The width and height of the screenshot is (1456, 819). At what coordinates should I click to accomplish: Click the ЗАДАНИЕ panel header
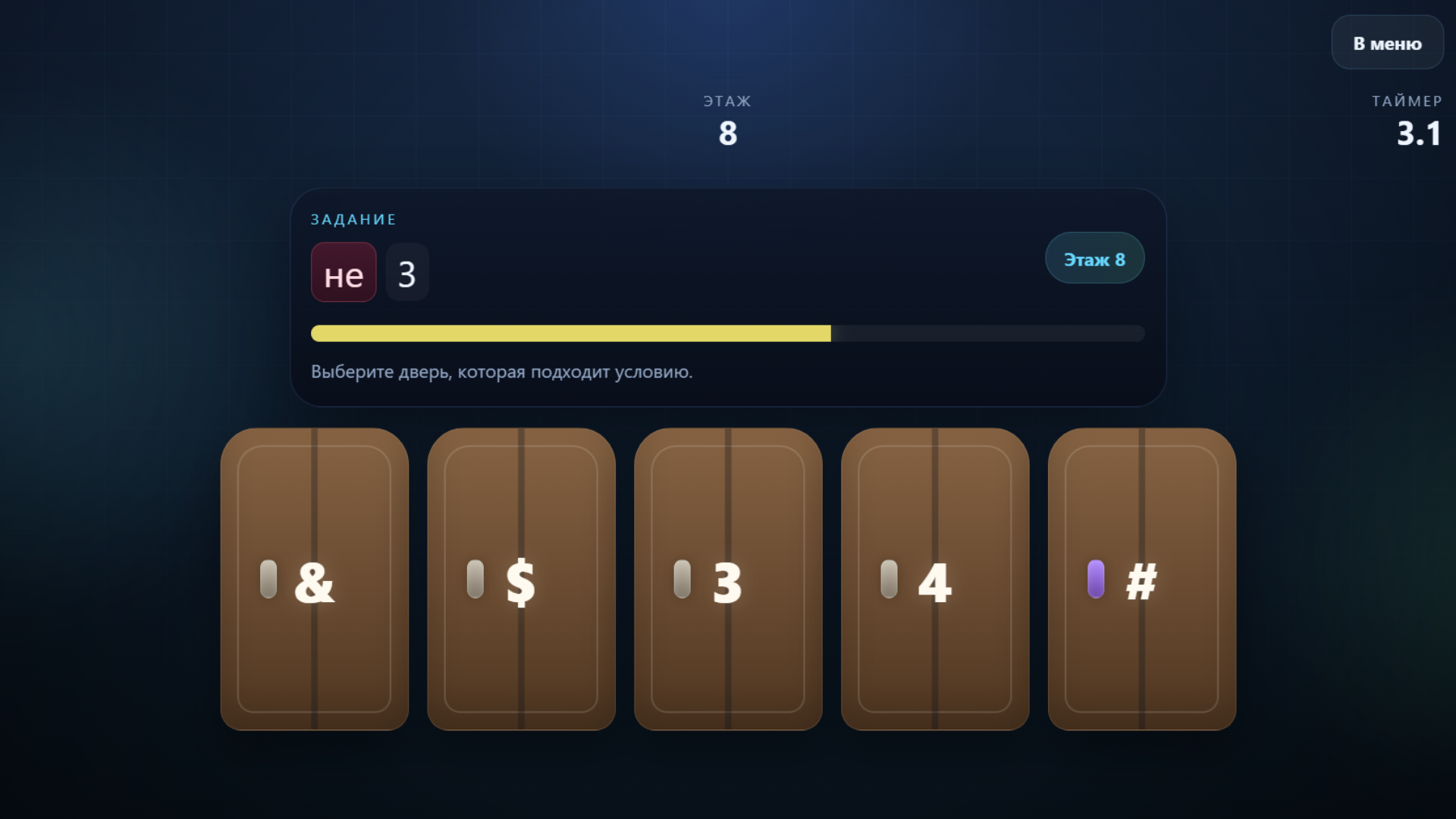[353, 218]
